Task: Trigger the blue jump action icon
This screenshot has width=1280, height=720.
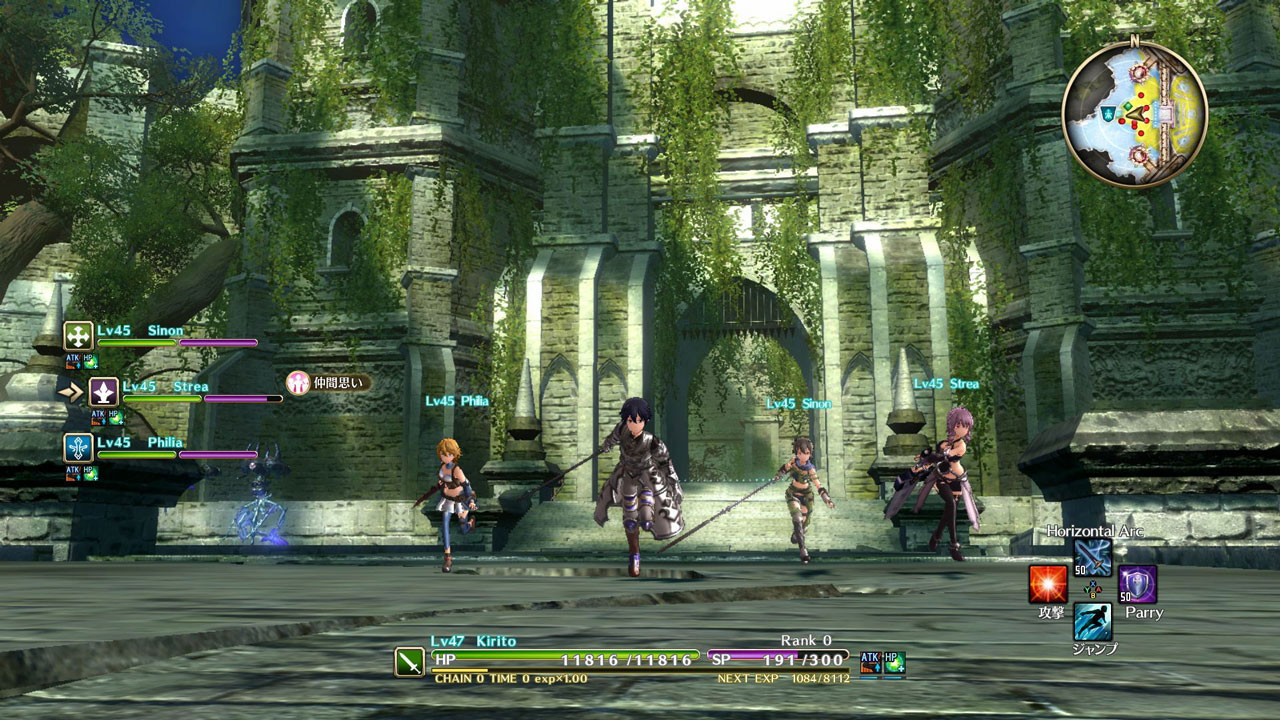Action: [x=1092, y=621]
